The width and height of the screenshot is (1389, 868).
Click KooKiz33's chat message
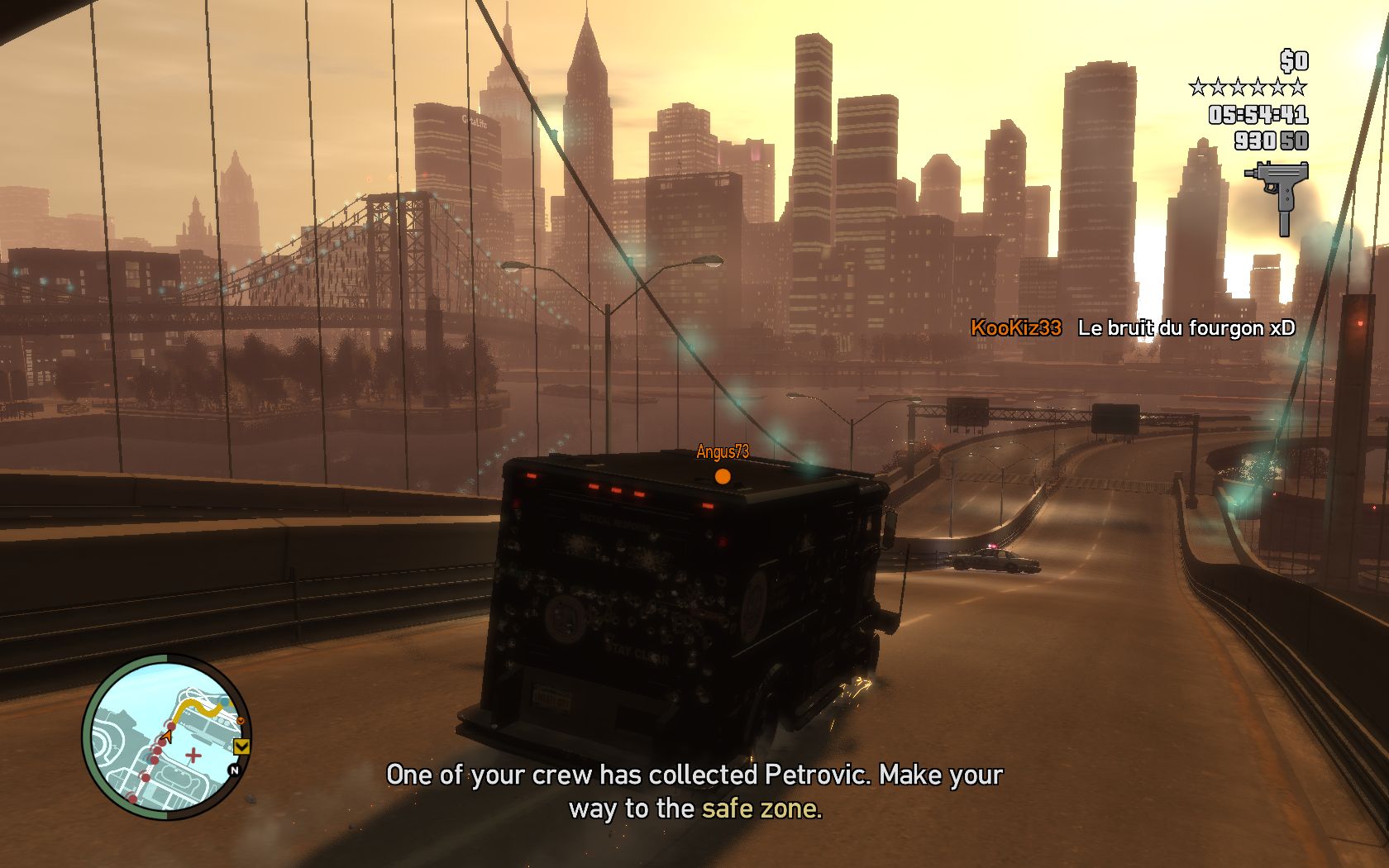(1186, 328)
